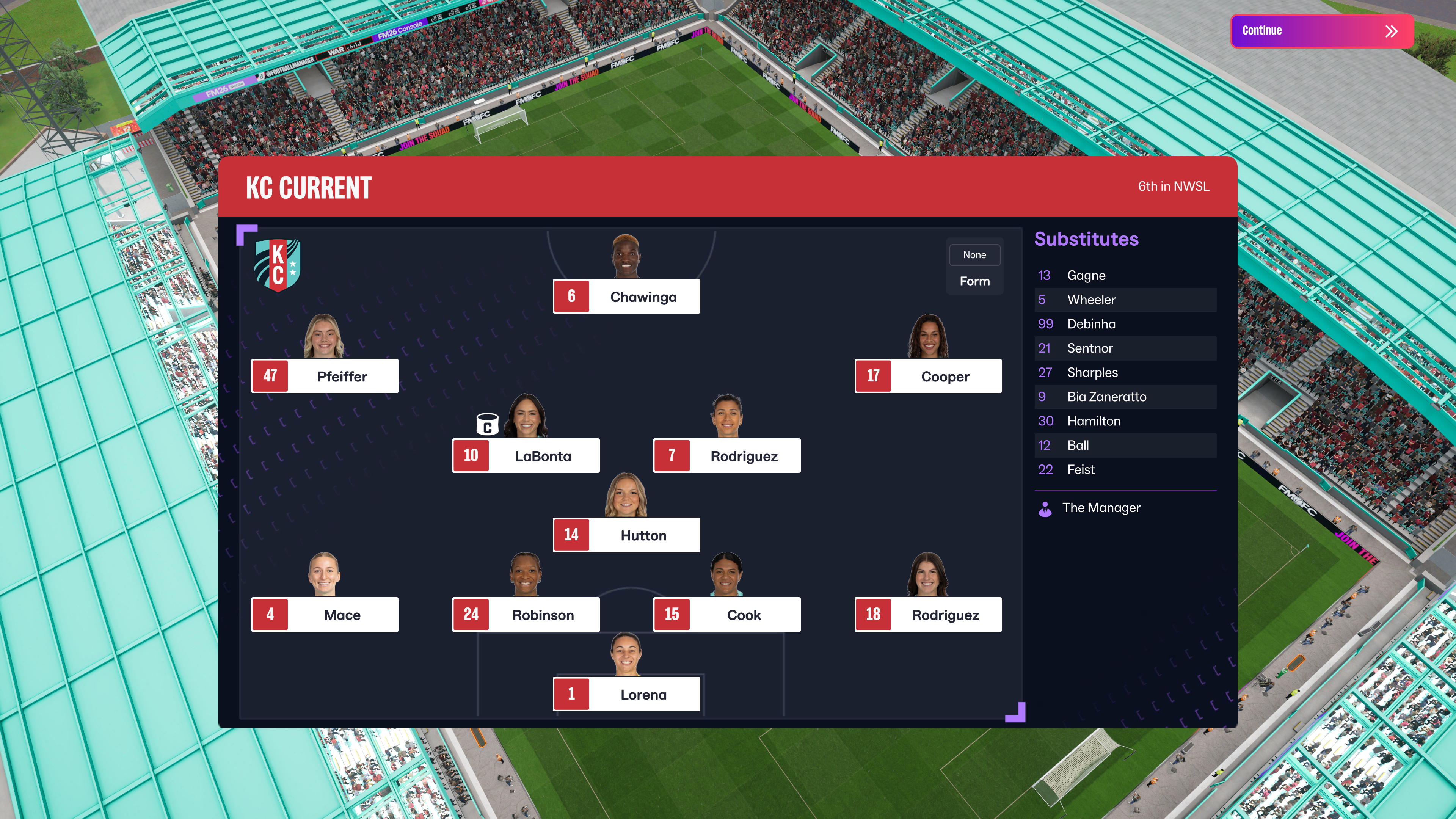Choose Pfeiffer number 47 card
This screenshot has width=1456, height=819.
pyautogui.click(x=325, y=377)
